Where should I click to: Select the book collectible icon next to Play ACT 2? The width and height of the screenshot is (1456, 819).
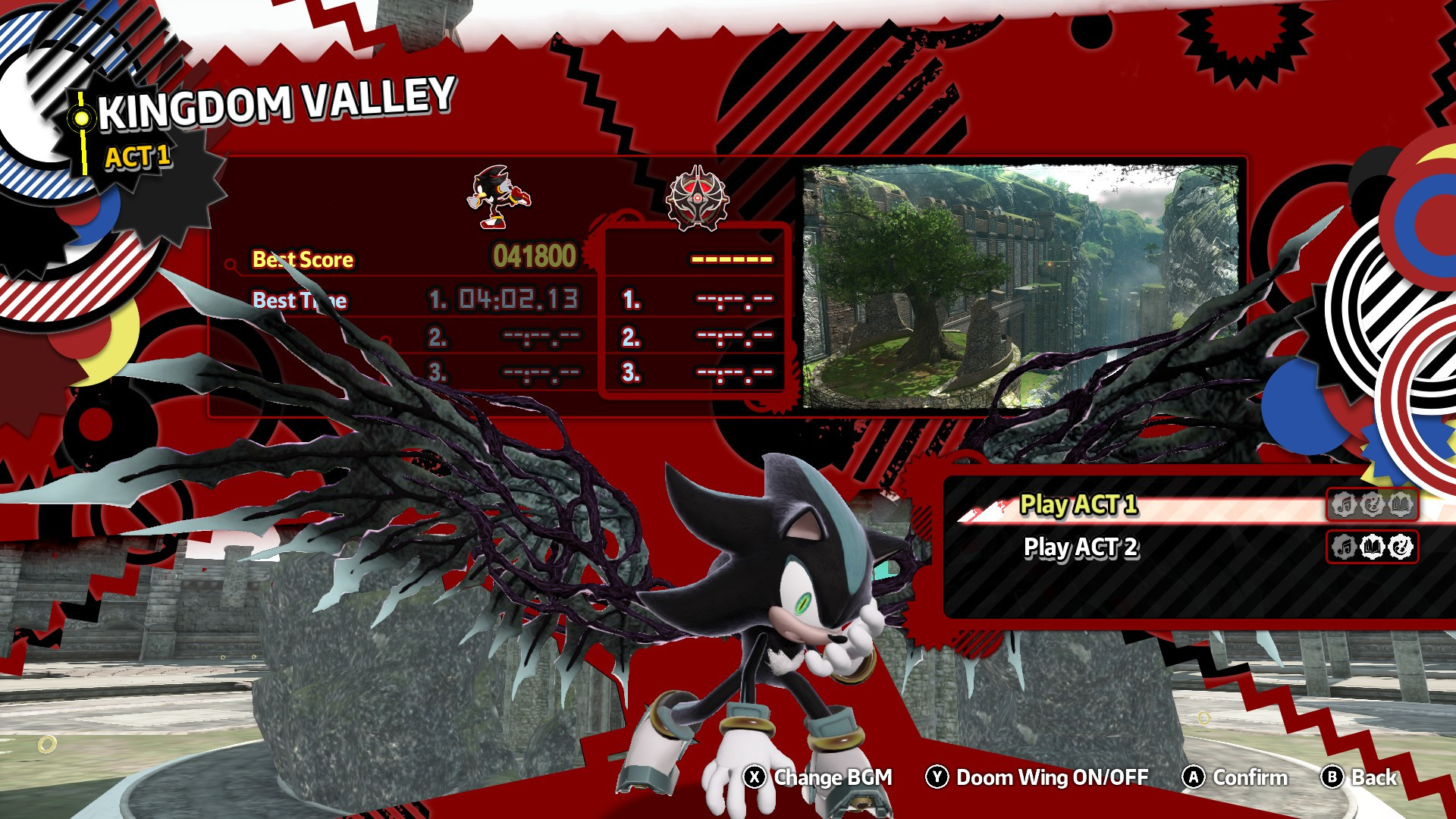tap(1373, 547)
